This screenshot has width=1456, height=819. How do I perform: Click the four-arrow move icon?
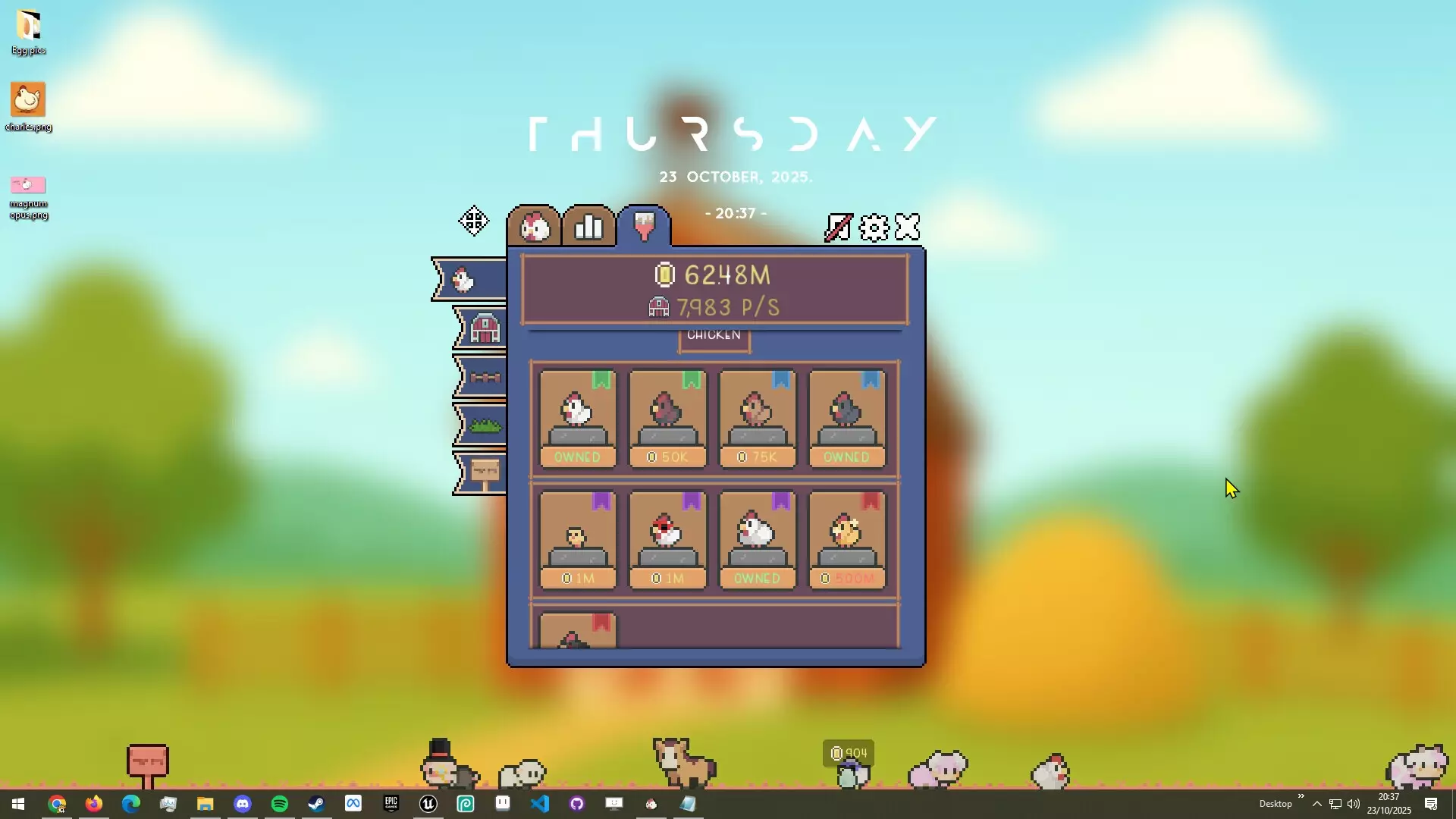click(473, 221)
